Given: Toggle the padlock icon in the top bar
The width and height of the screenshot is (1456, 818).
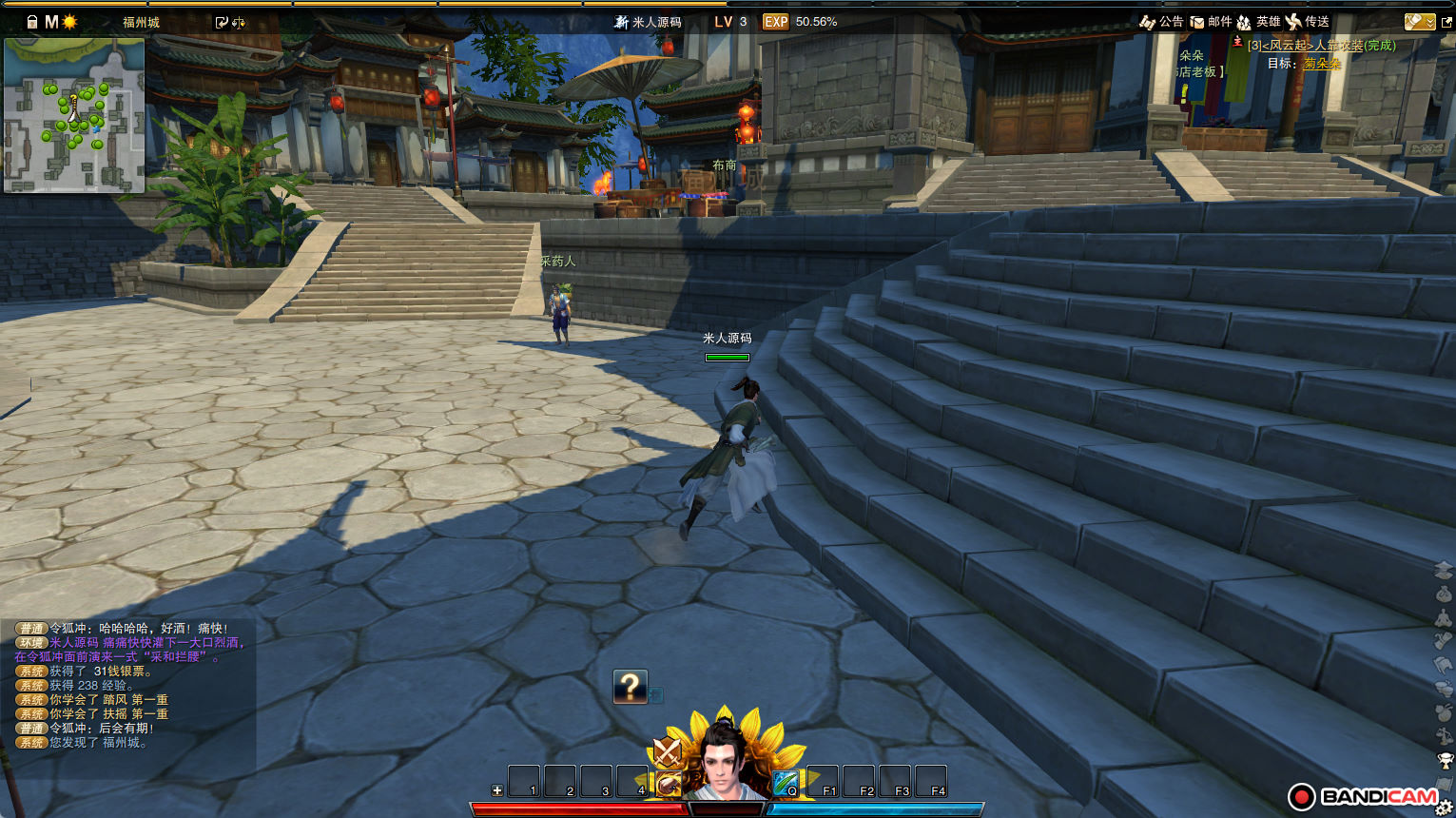Looking at the screenshot, I should click(31, 21).
